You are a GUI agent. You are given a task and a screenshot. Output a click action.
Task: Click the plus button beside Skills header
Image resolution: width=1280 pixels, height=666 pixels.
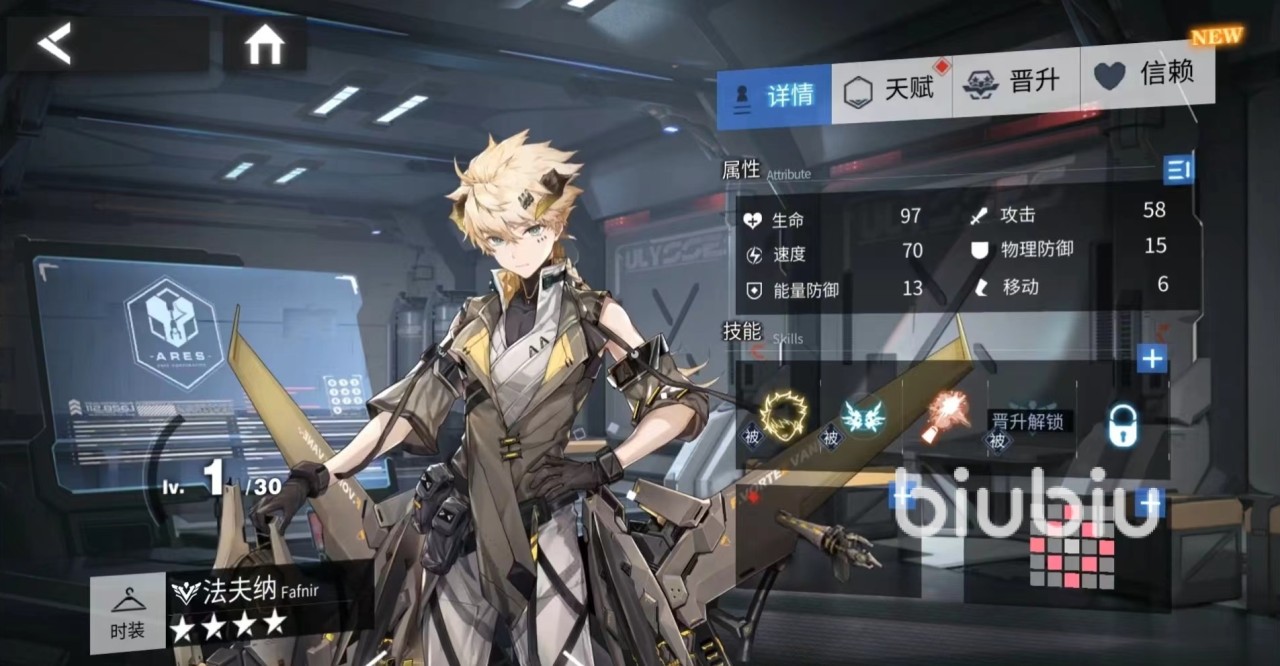[x=1152, y=358]
